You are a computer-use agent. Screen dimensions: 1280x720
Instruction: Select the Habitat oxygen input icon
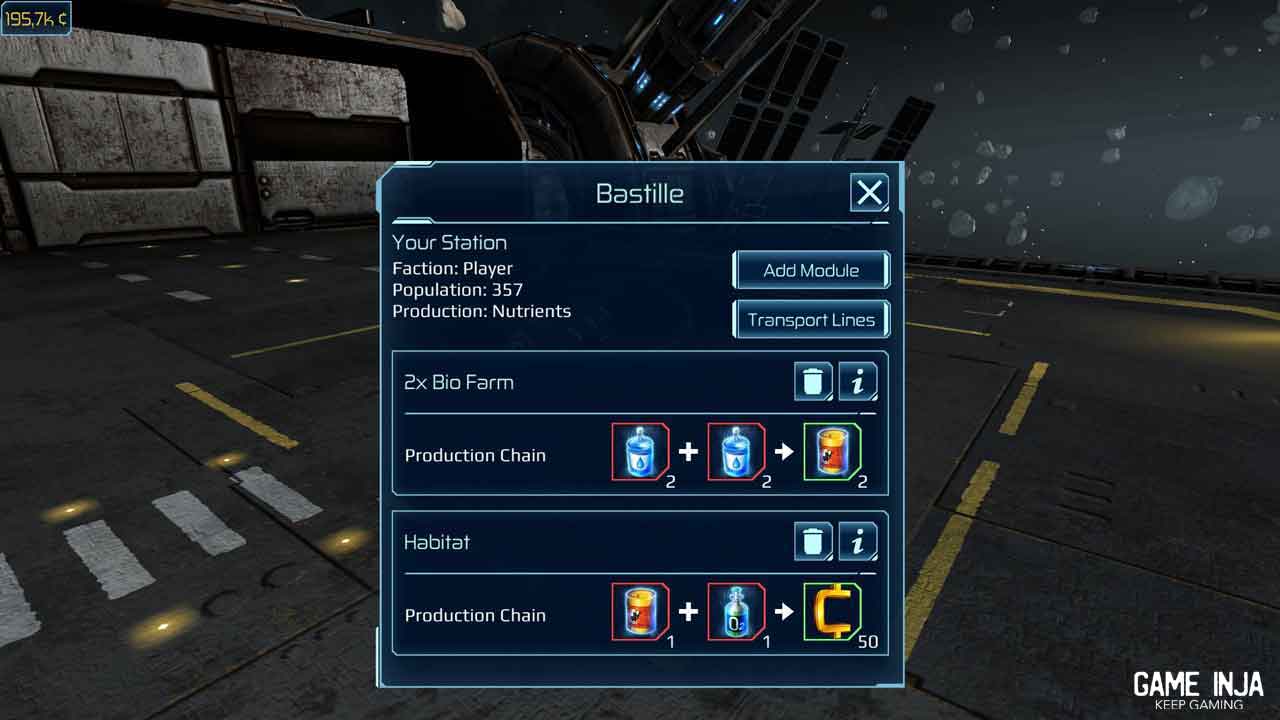pos(736,613)
